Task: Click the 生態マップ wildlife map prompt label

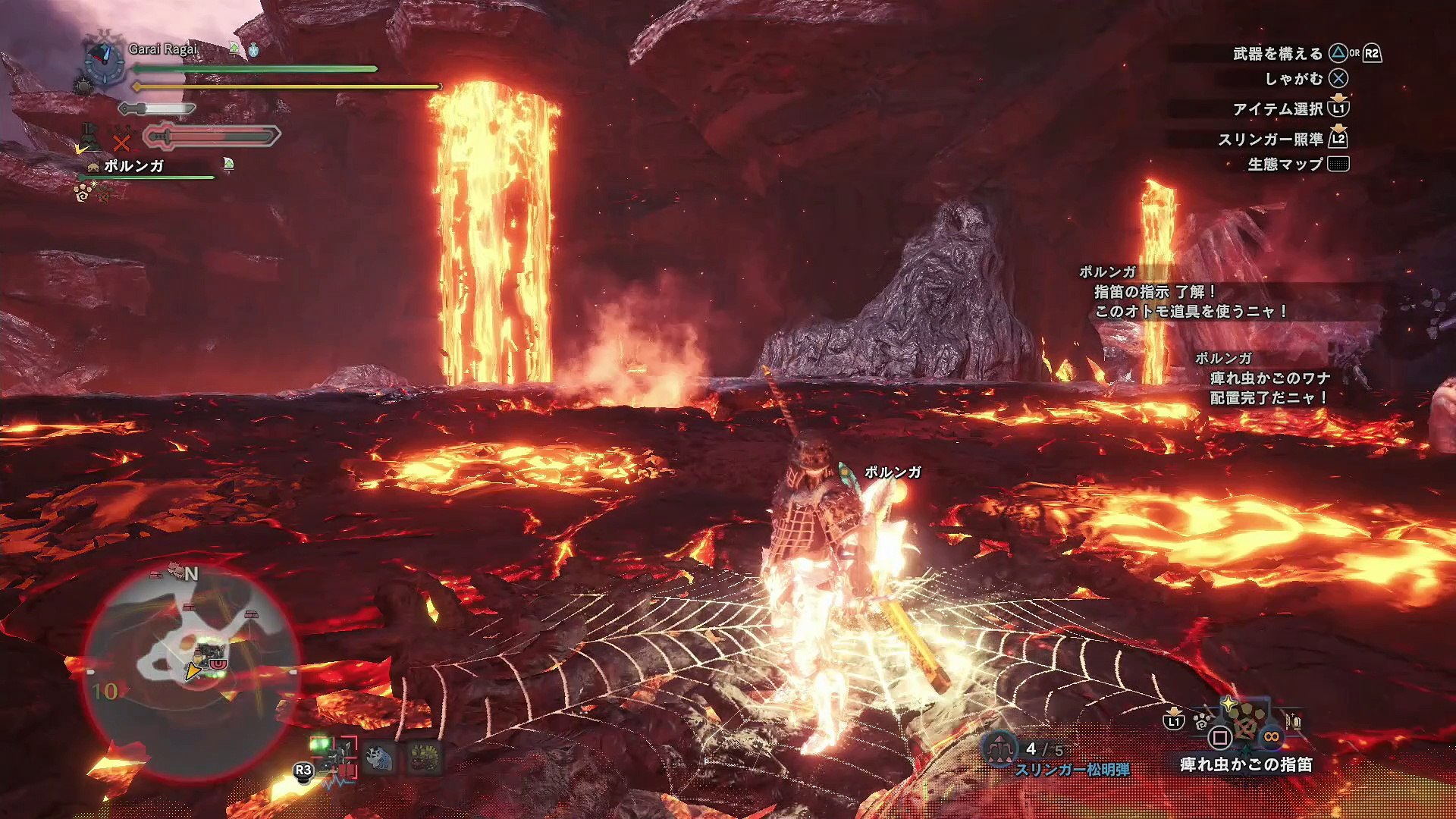Action: (1285, 165)
